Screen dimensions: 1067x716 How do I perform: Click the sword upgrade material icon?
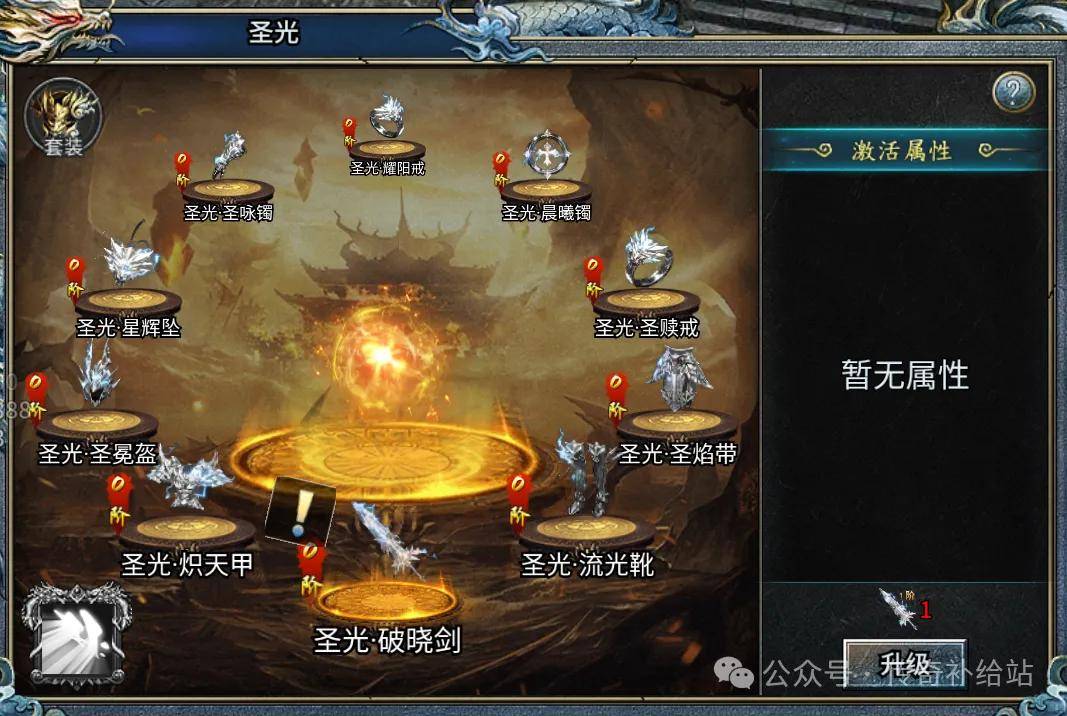click(x=896, y=607)
